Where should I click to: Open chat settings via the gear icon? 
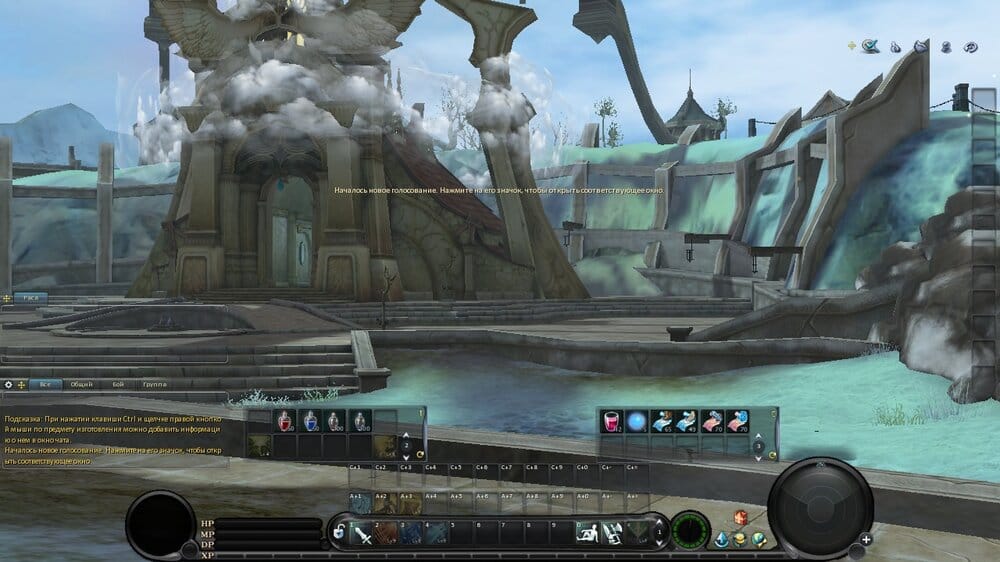click(8, 384)
